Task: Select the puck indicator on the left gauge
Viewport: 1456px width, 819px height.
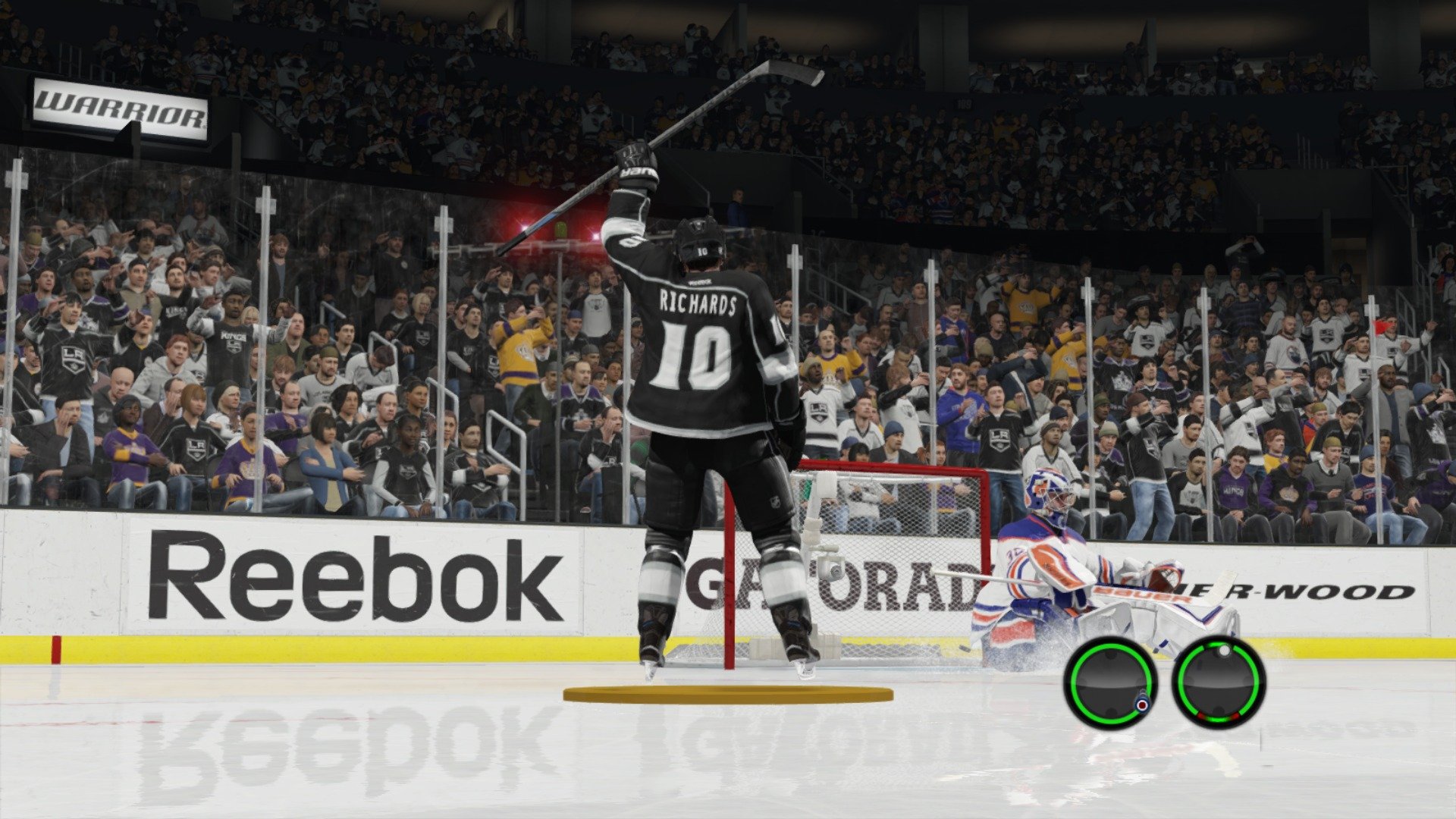Action: (x=1143, y=703)
